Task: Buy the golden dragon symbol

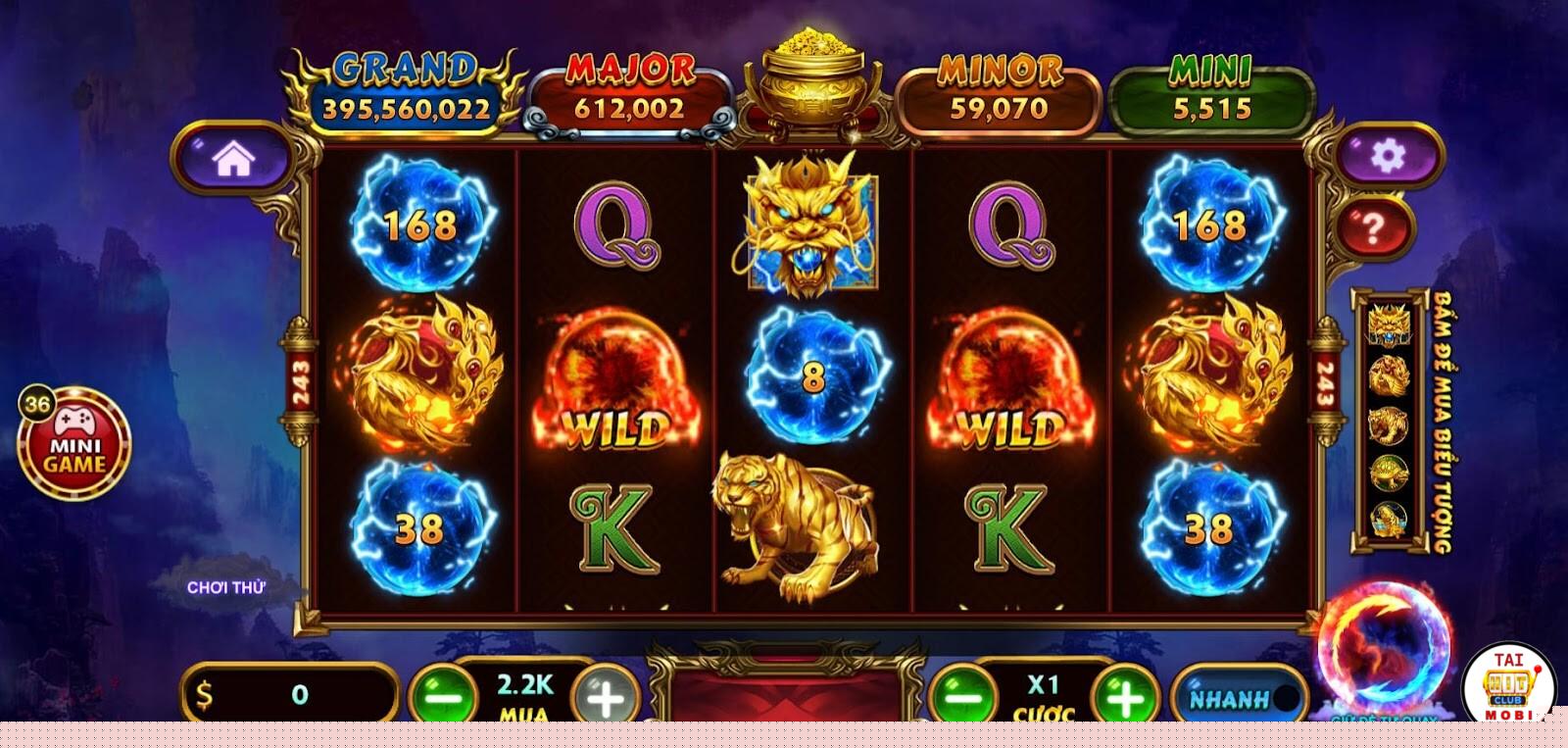Action: tap(1389, 324)
